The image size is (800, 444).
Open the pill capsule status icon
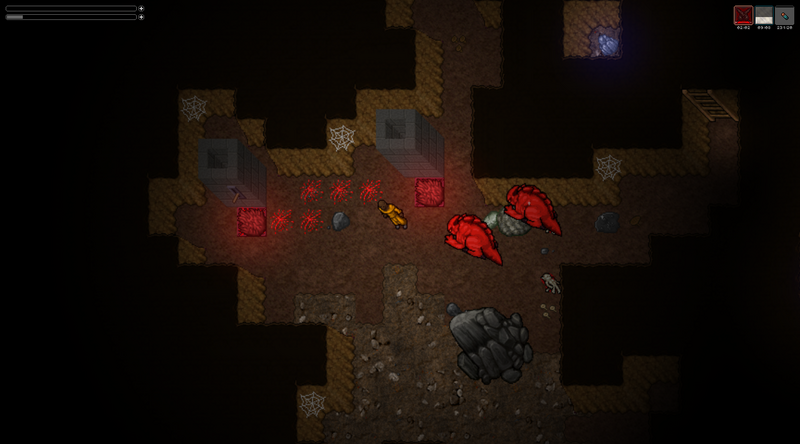(784, 15)
